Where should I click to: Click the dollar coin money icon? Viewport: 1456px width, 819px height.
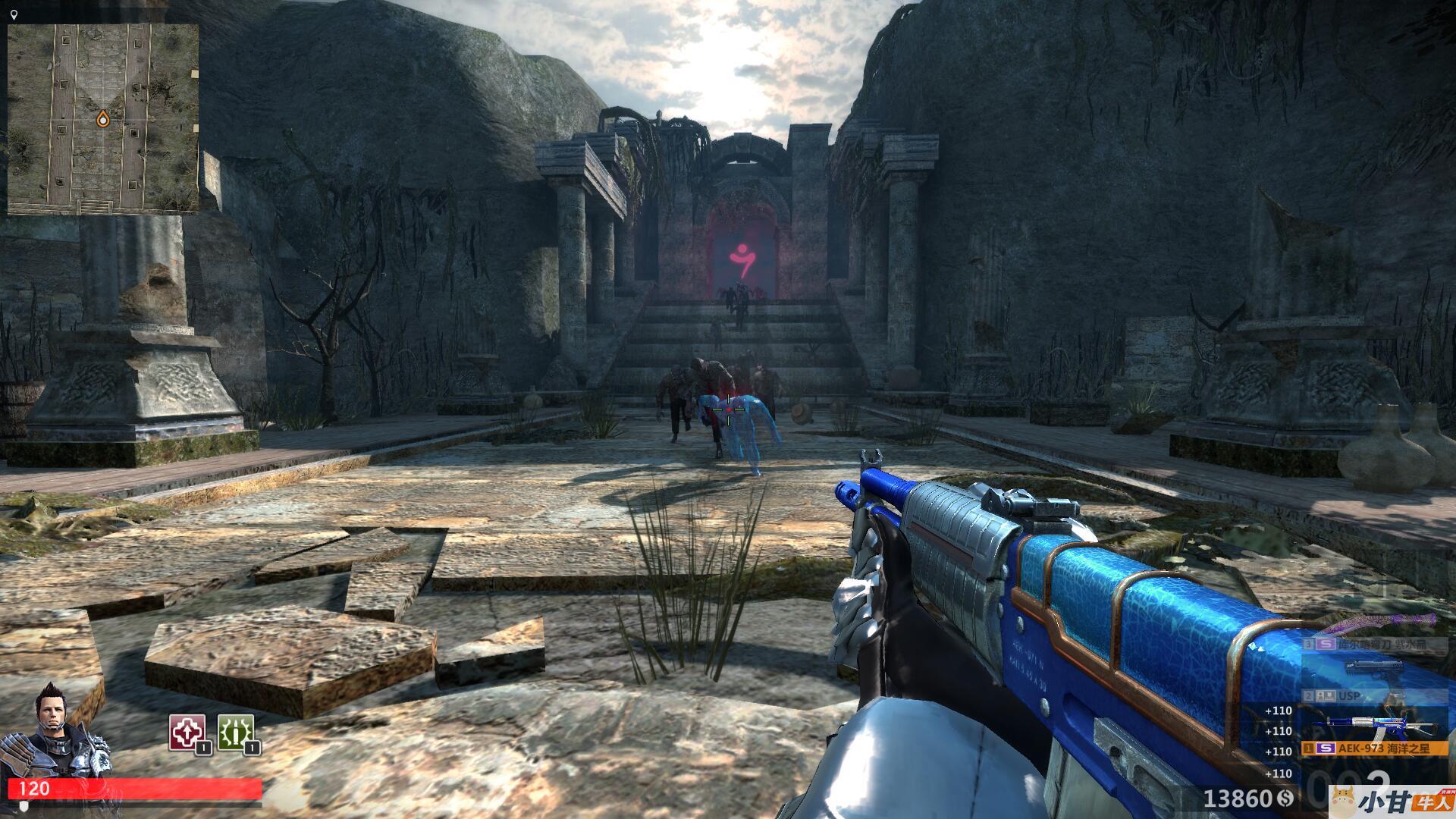tap(1285, 798)
